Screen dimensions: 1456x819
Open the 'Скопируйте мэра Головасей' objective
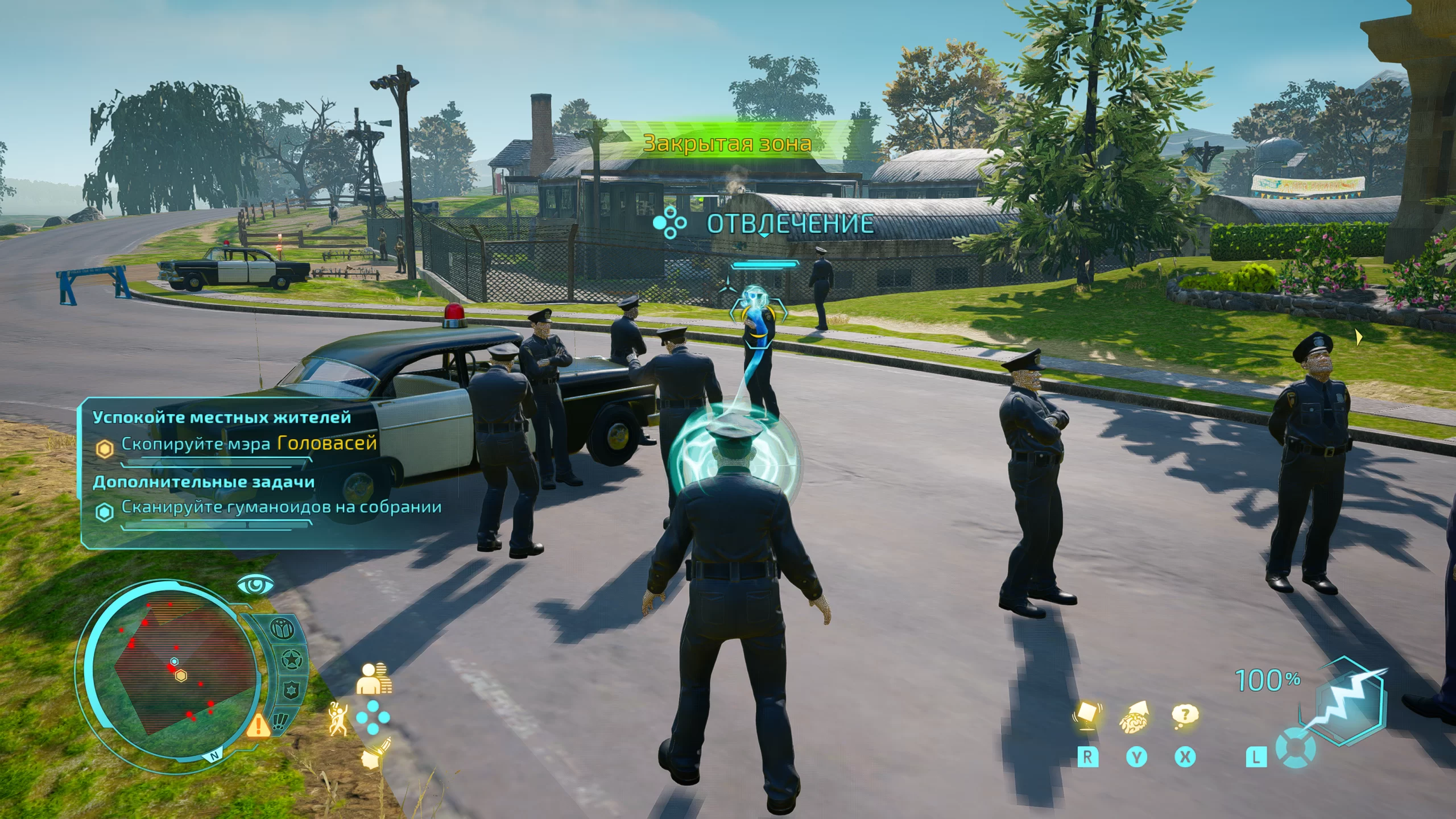coord(249,444)
